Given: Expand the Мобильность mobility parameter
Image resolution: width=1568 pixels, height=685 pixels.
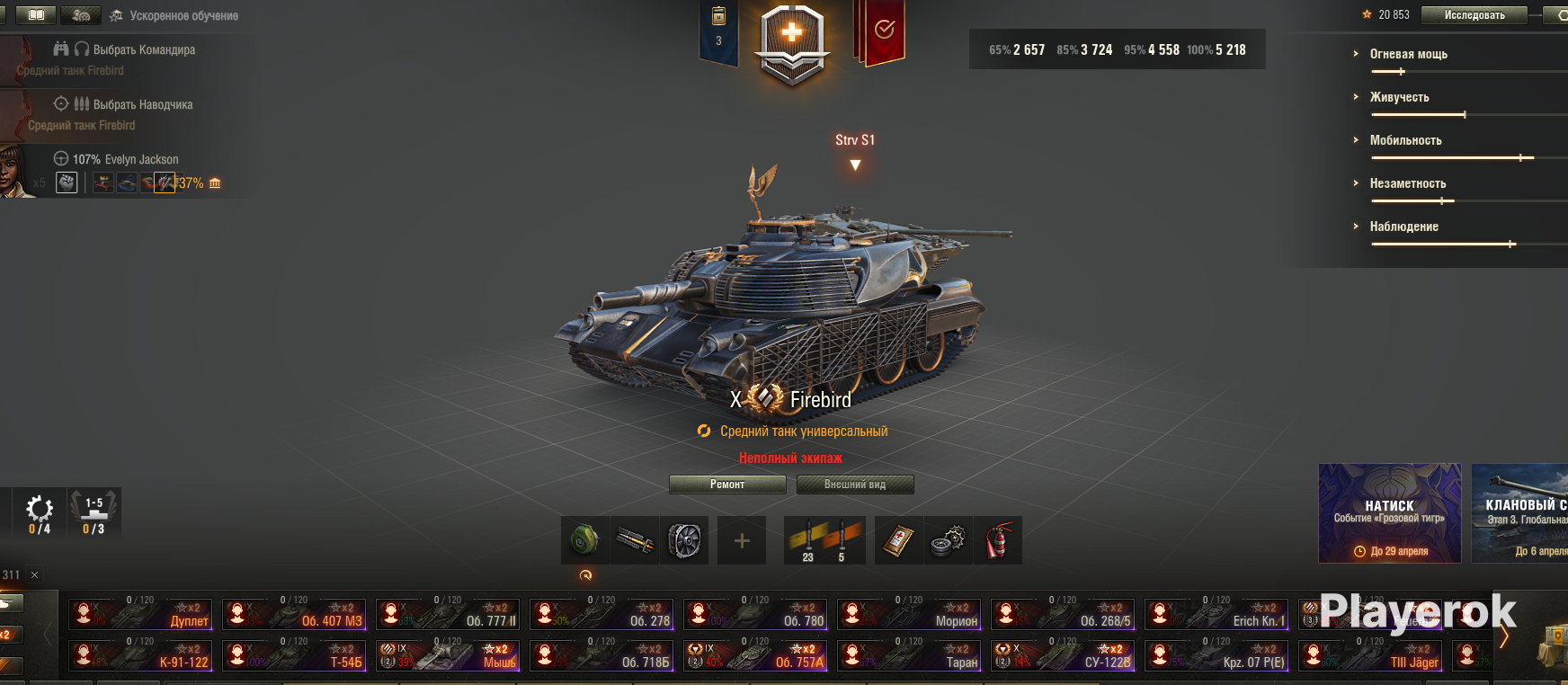Looking at the screenshot, I should tap(1405, 140).
